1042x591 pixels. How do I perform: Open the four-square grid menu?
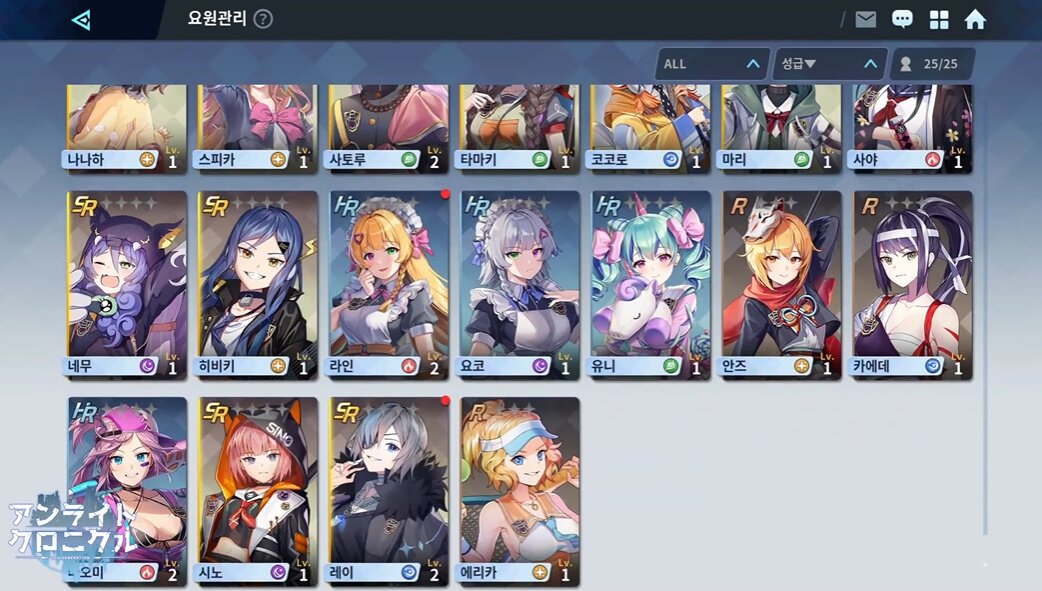pos(939,20)
